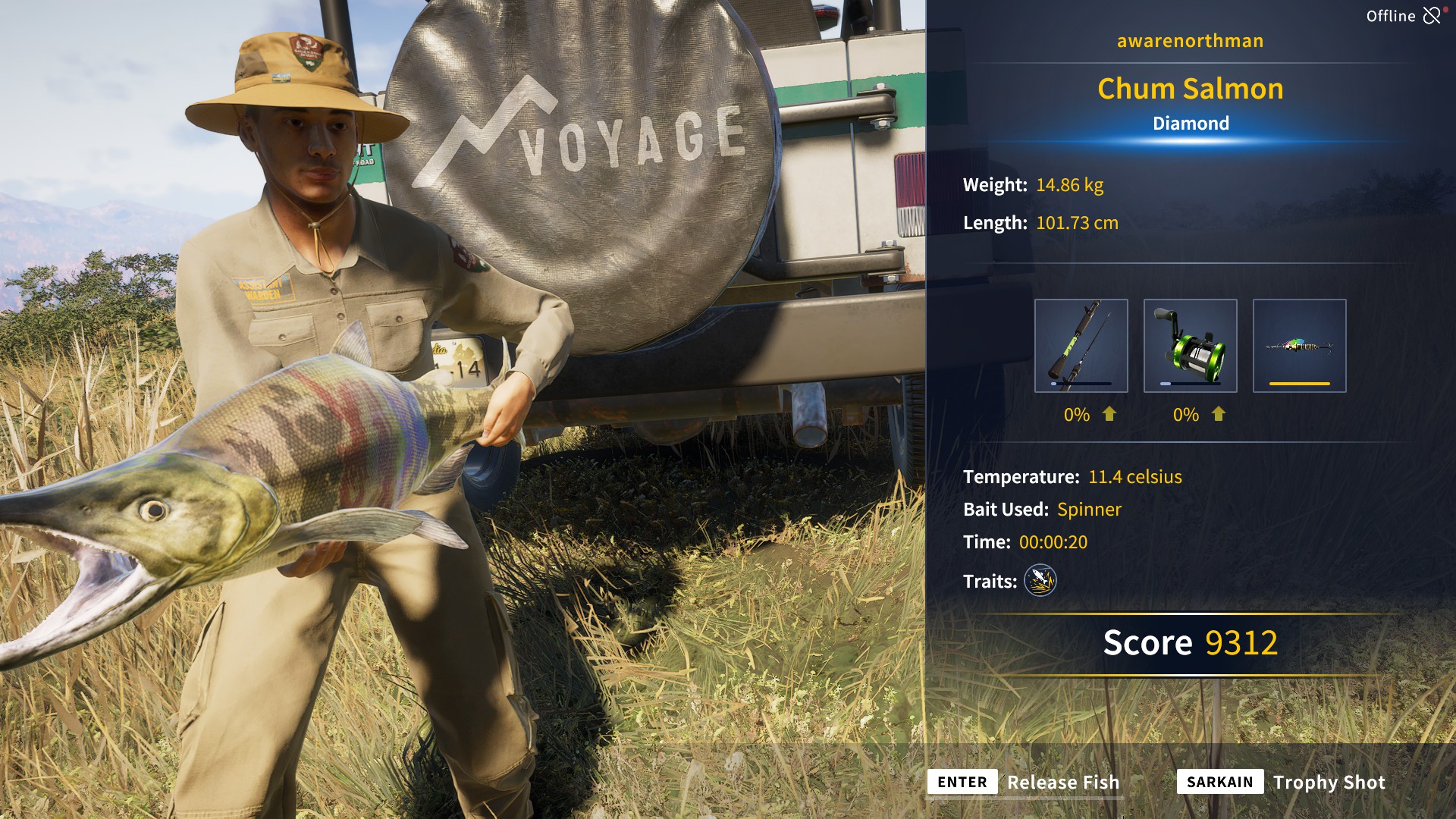Take a Trophy Shot

click(x=1282, y=782)
